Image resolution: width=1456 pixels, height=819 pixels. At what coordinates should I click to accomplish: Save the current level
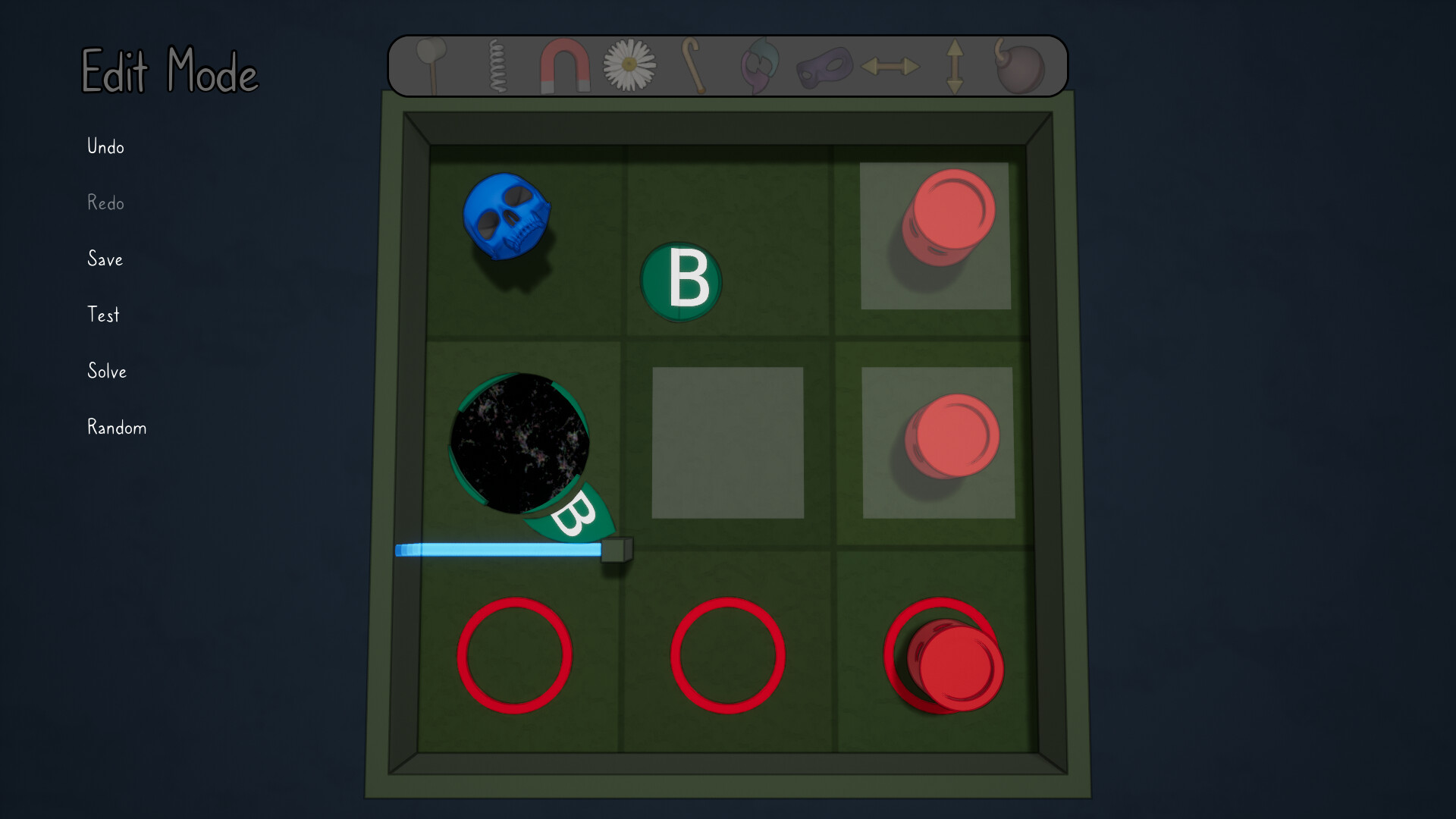[105, 259]
